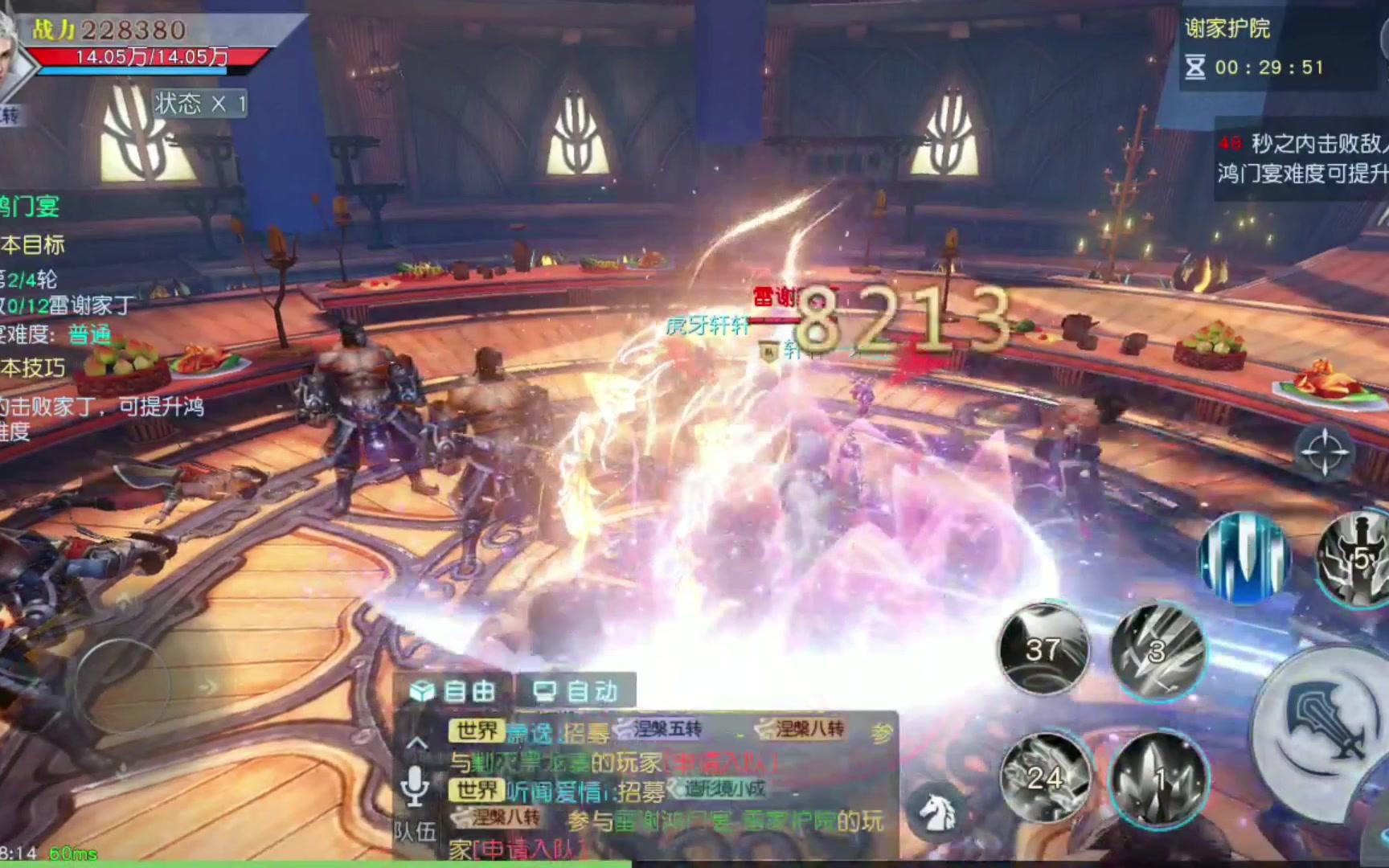Use the slash skill with cooldown 3

[x=1157, y=649]
